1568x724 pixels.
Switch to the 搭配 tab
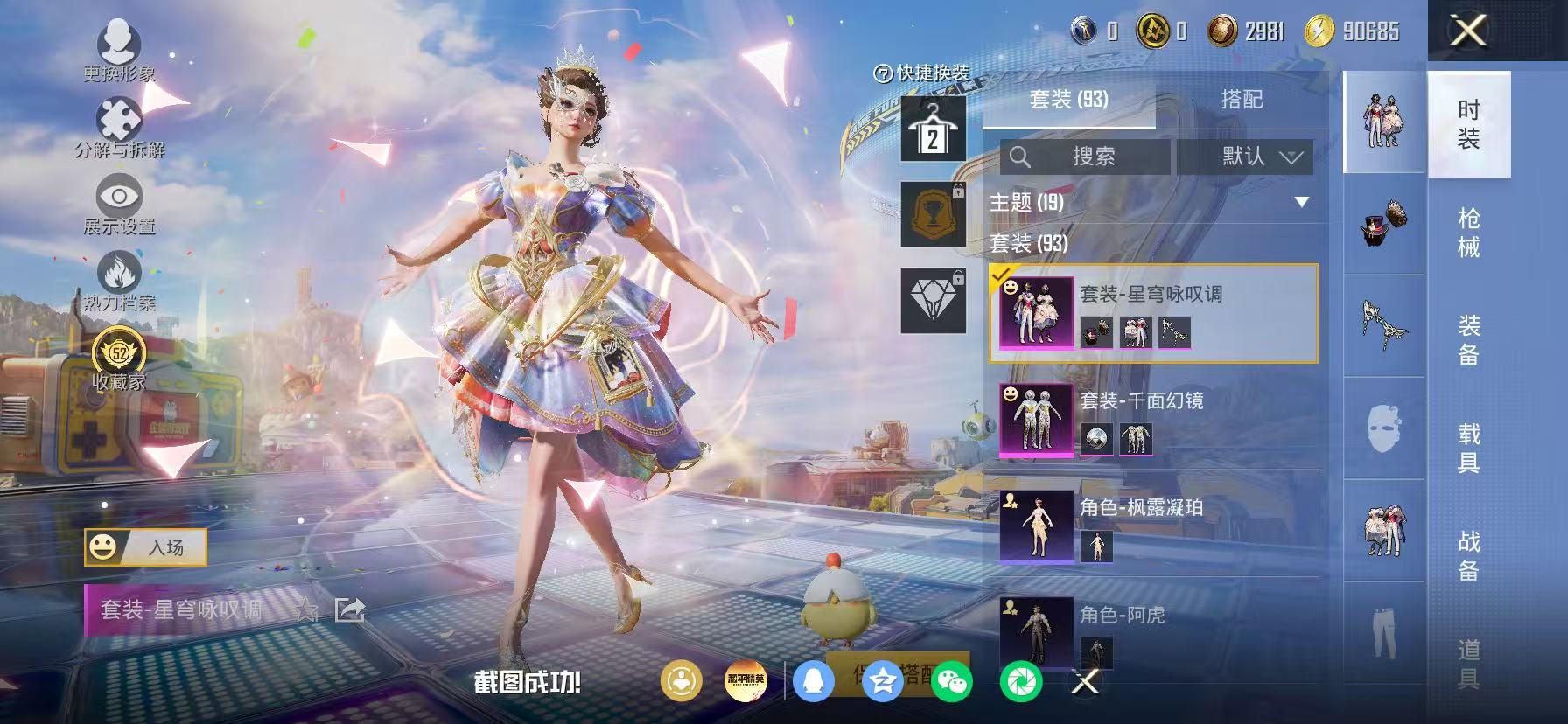pyautogui.click(x=1242, y=100)
